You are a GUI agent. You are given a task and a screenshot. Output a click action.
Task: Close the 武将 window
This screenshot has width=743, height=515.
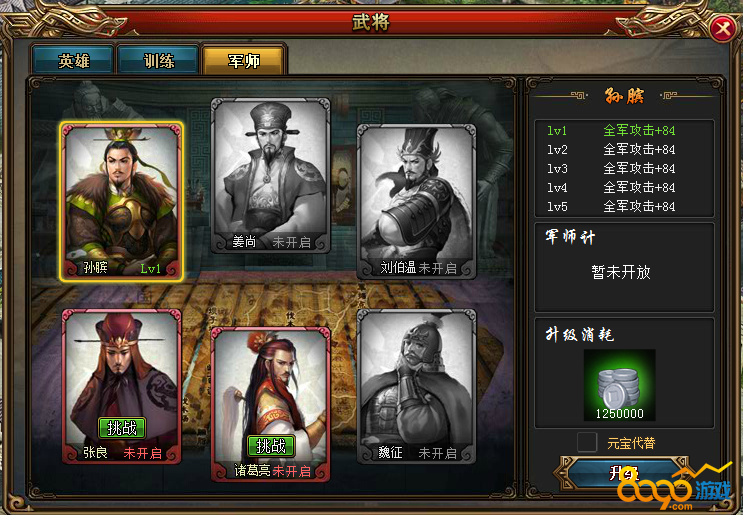coord(720,30)
